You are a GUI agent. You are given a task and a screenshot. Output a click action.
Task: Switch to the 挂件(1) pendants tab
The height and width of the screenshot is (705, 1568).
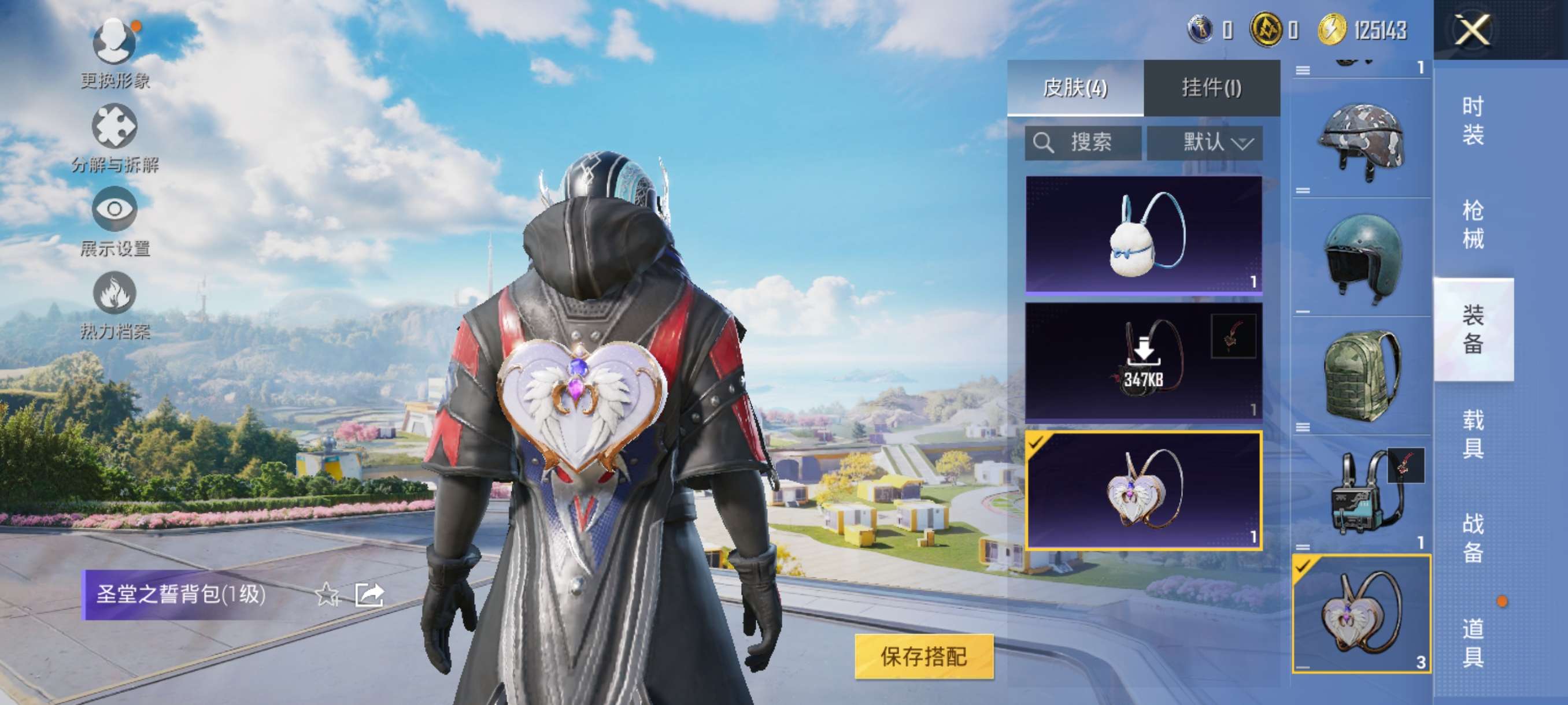pos(1211,88)
